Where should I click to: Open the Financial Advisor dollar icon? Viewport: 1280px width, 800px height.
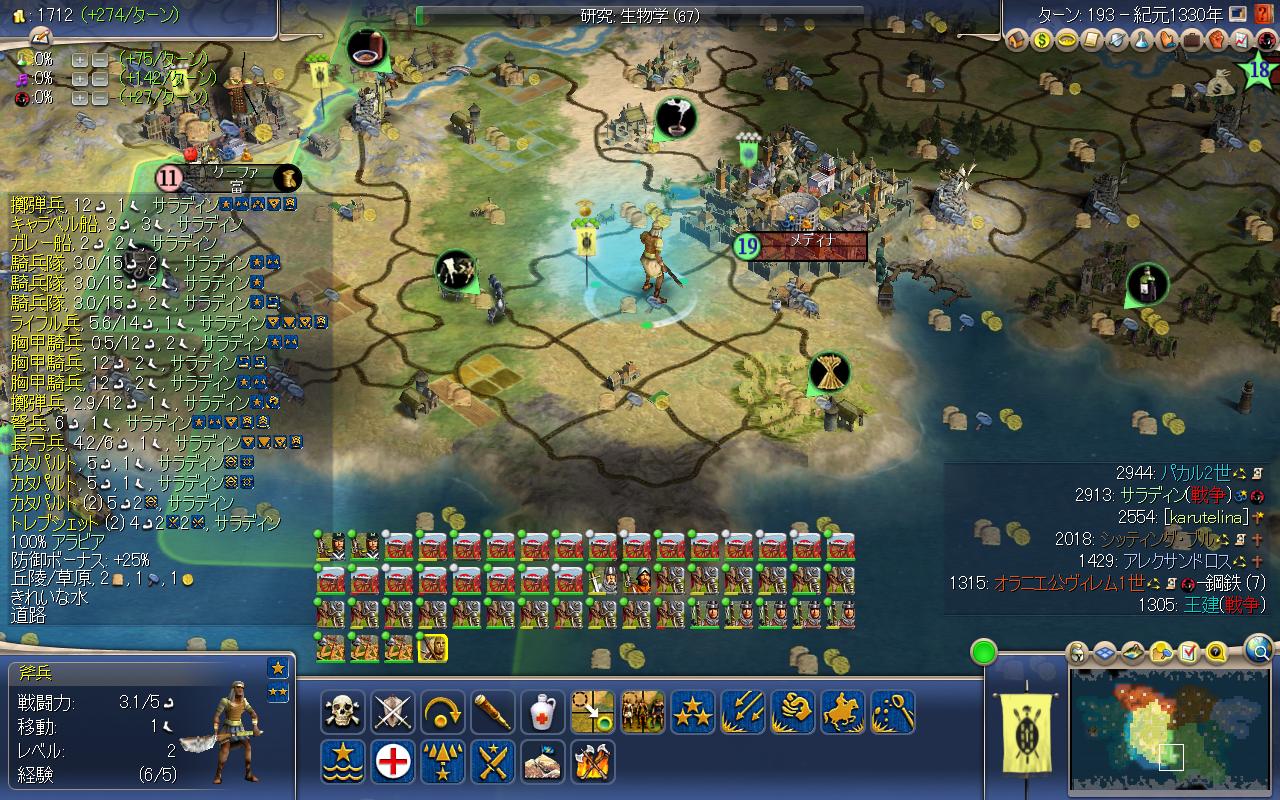(1041, 42)
